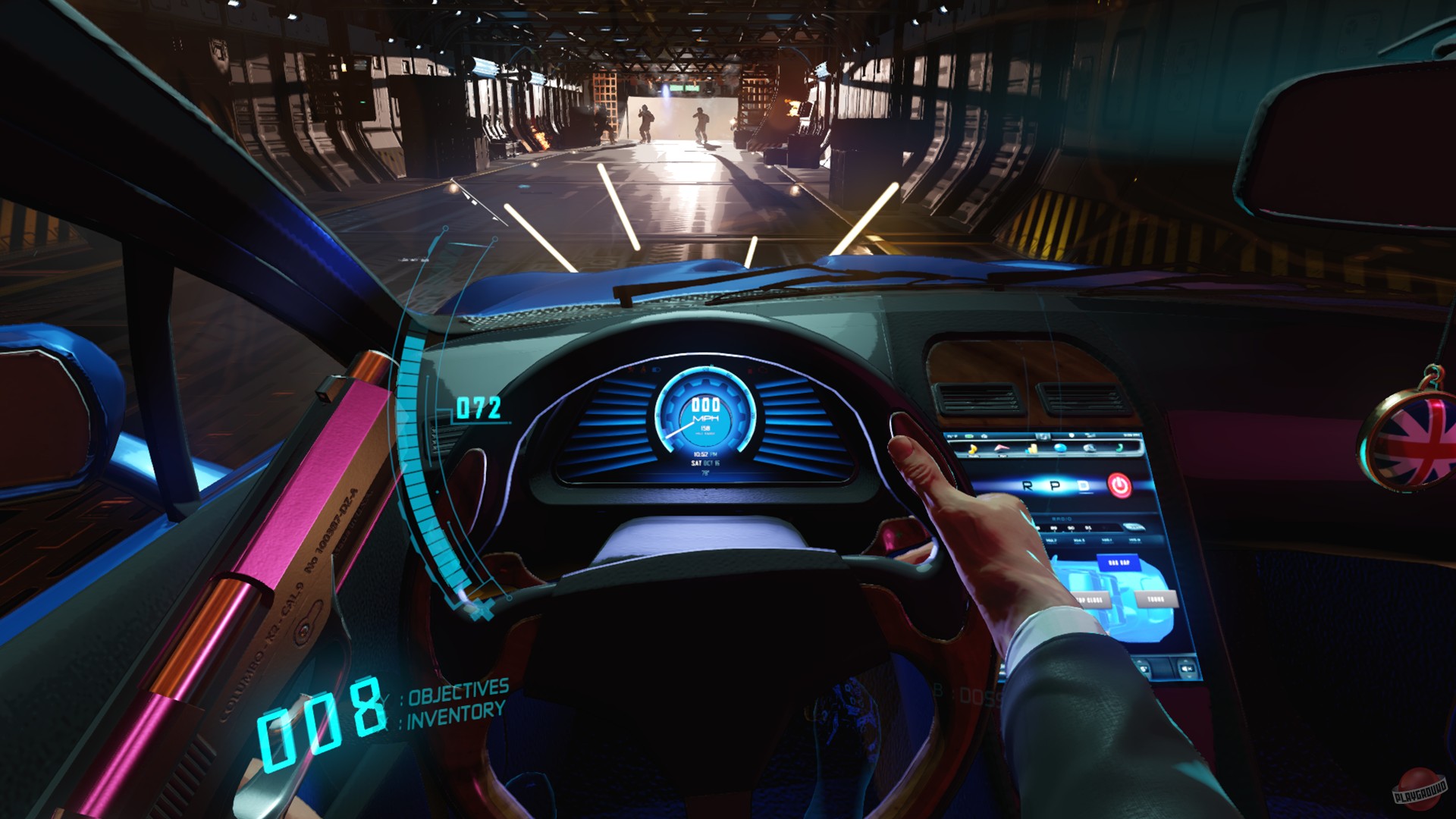Open the INVENTORY menu option

(455, 714)
